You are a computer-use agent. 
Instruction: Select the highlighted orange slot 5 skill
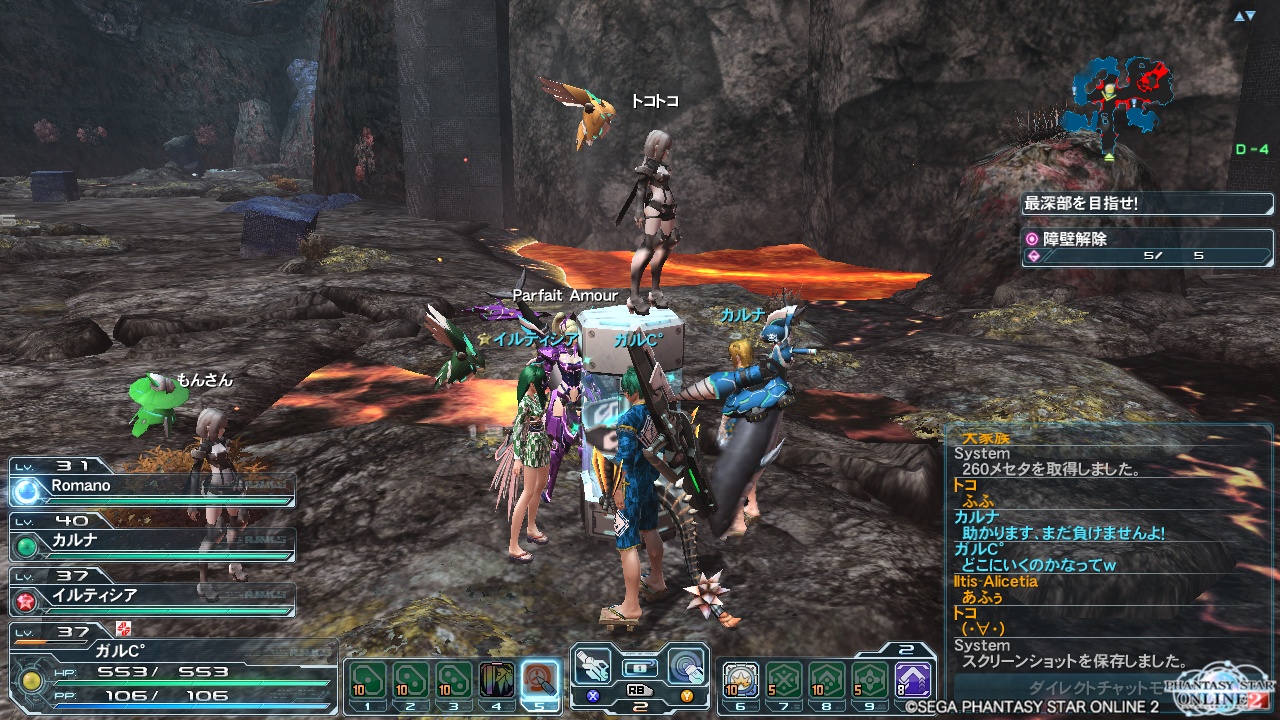[540, 680]
